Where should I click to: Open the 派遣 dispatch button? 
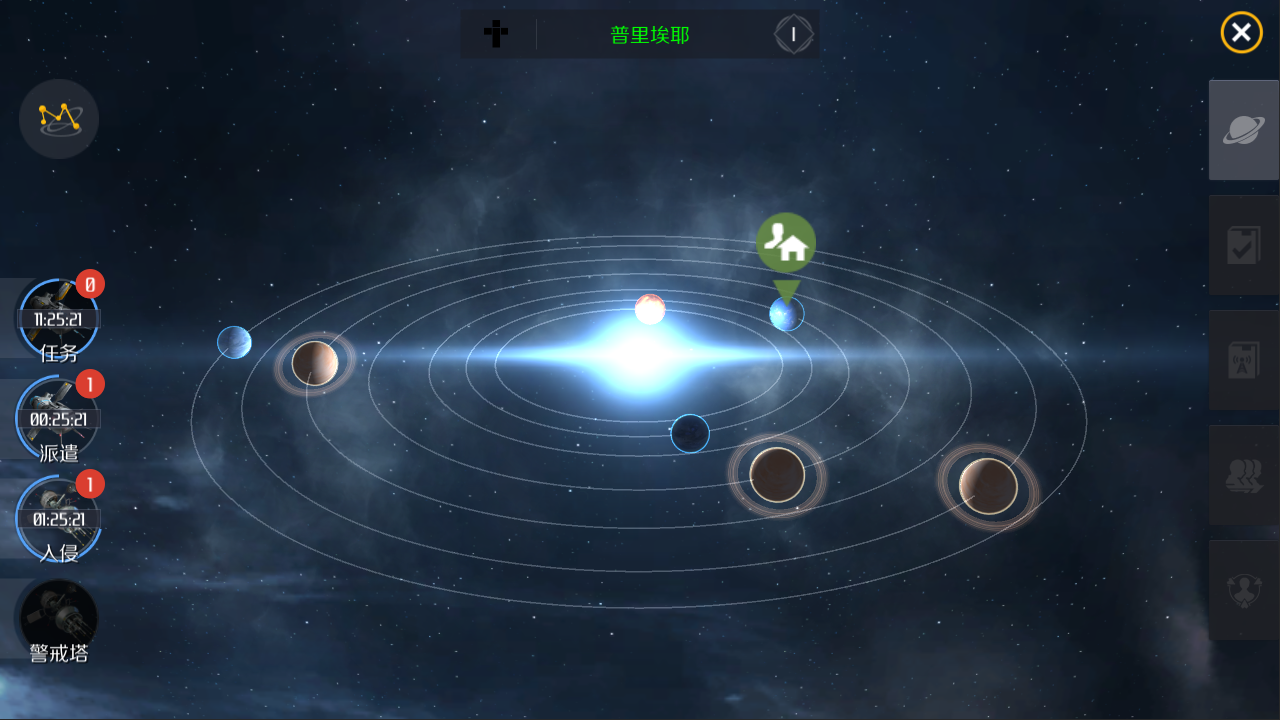[x=59, y=419]
